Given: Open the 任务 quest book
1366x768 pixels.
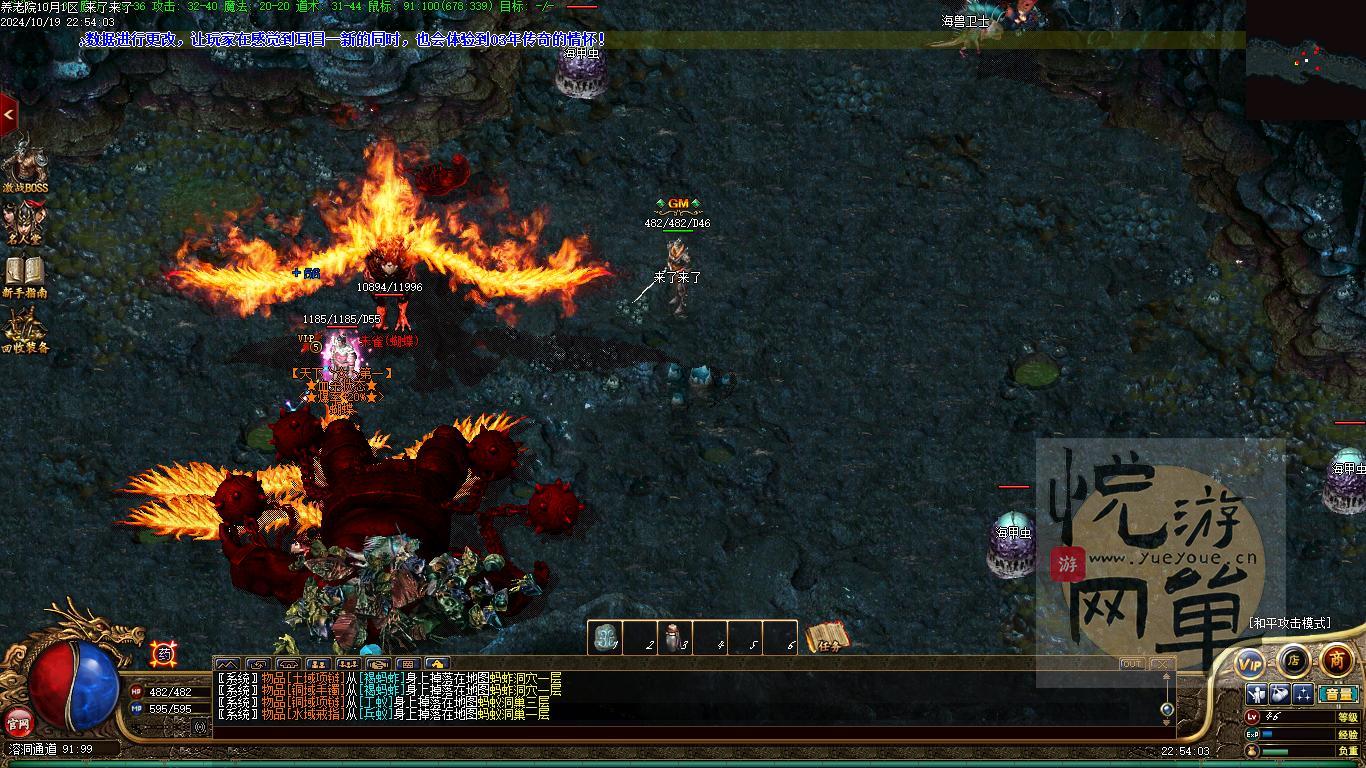Looking at the screenshot, I should (x=827, y=637).
